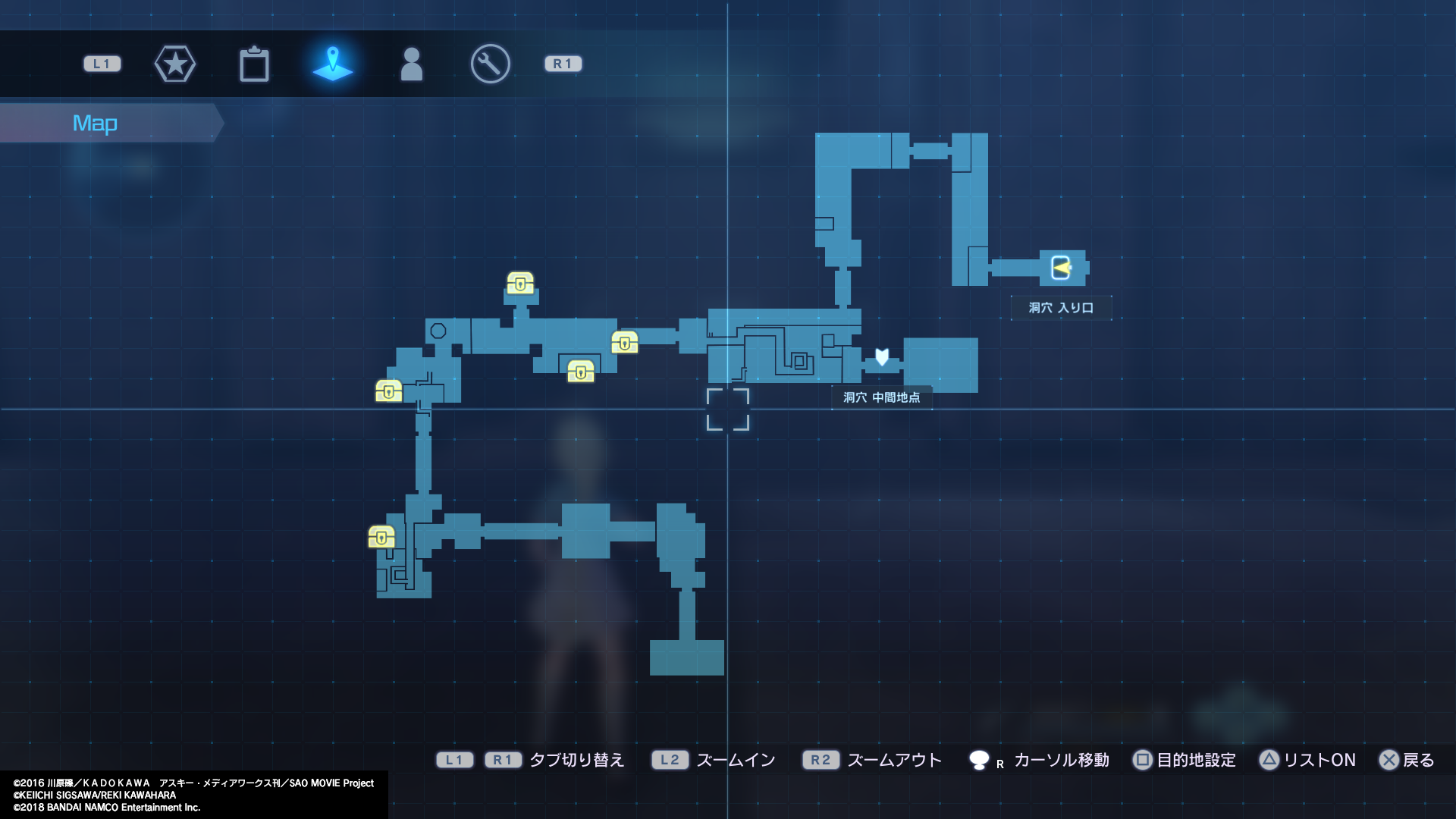Click R1 to switch tabs right
Viewport: 1456px width, 819px height.
coord(563,64)
